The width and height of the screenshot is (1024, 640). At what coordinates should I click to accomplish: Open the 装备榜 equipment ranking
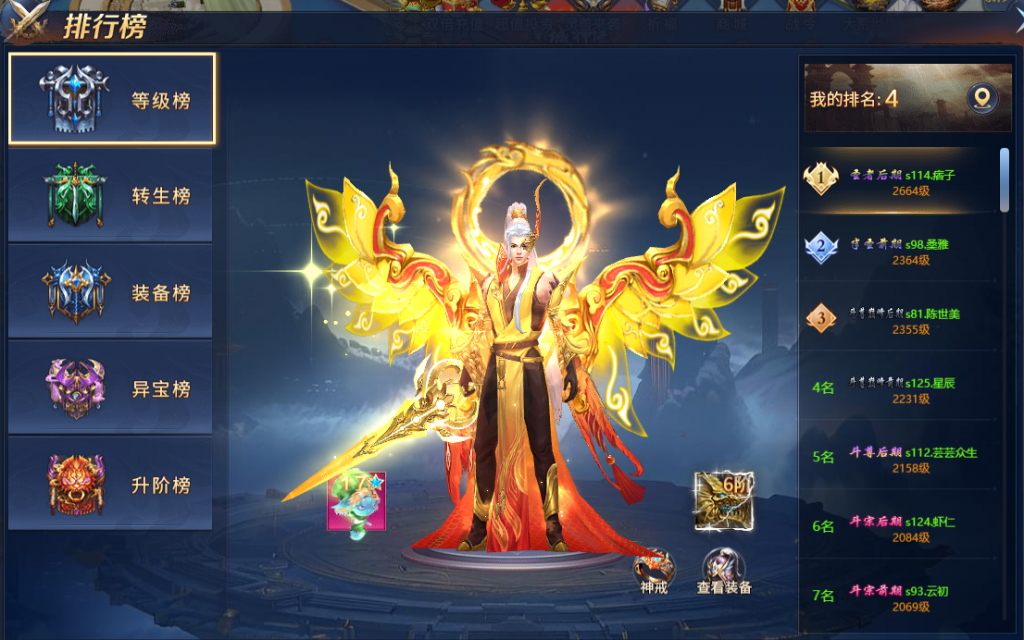110,292
